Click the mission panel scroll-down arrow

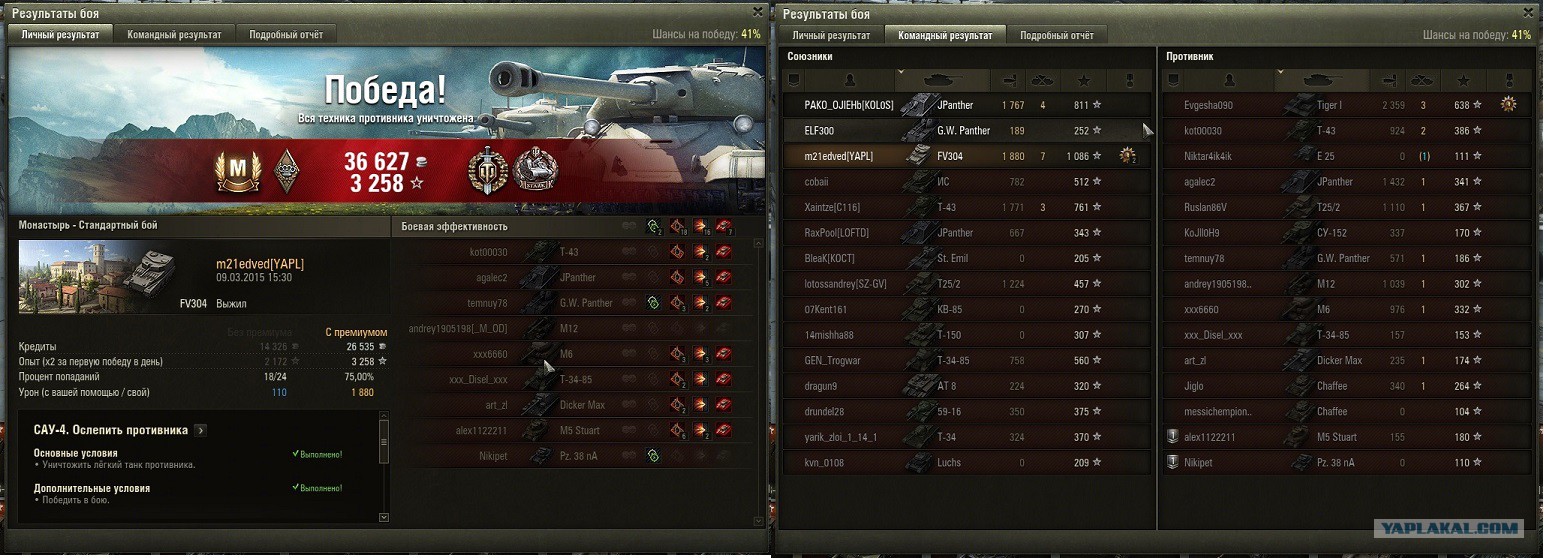point(384,517)
